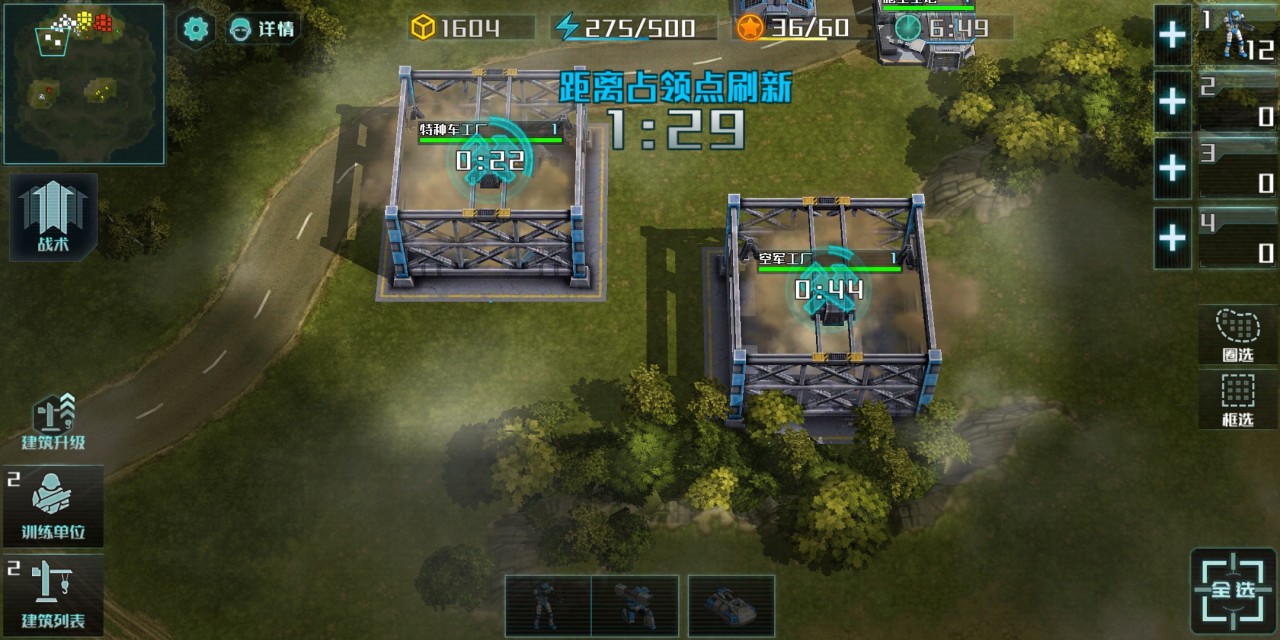Open the 战术 tactics panel
This screenshot has width=1280, height=640.
coord(54,218)
